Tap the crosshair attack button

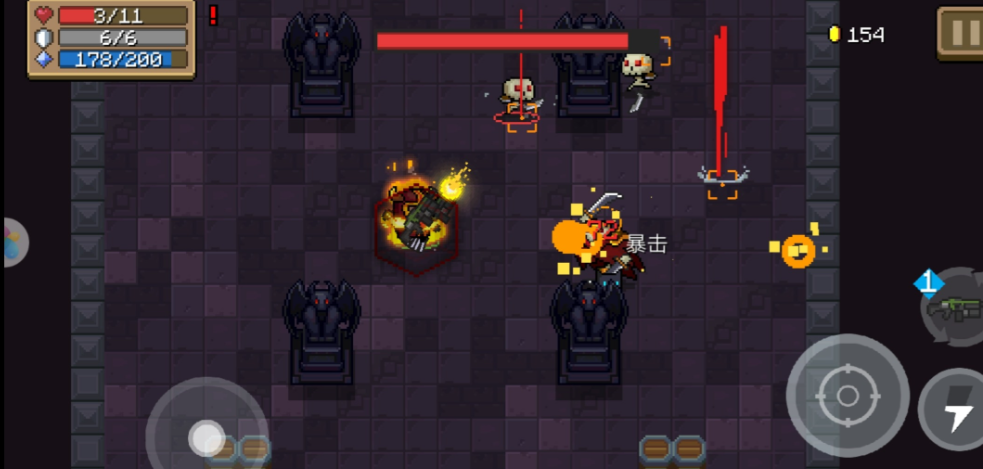(847, 395)
